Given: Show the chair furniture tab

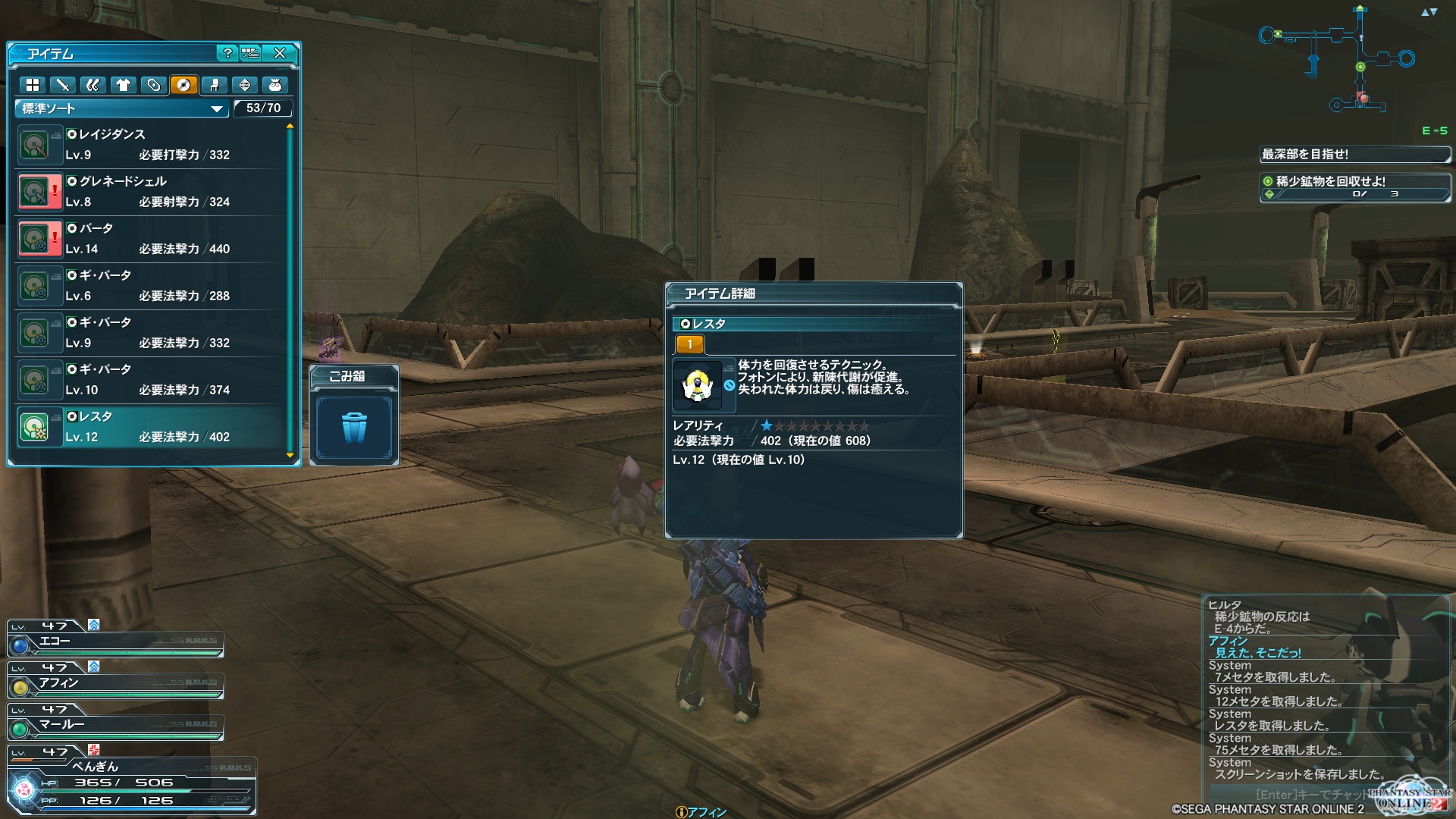Looking at the screenshot, I should pyautogui.click(x=215, y=85).
